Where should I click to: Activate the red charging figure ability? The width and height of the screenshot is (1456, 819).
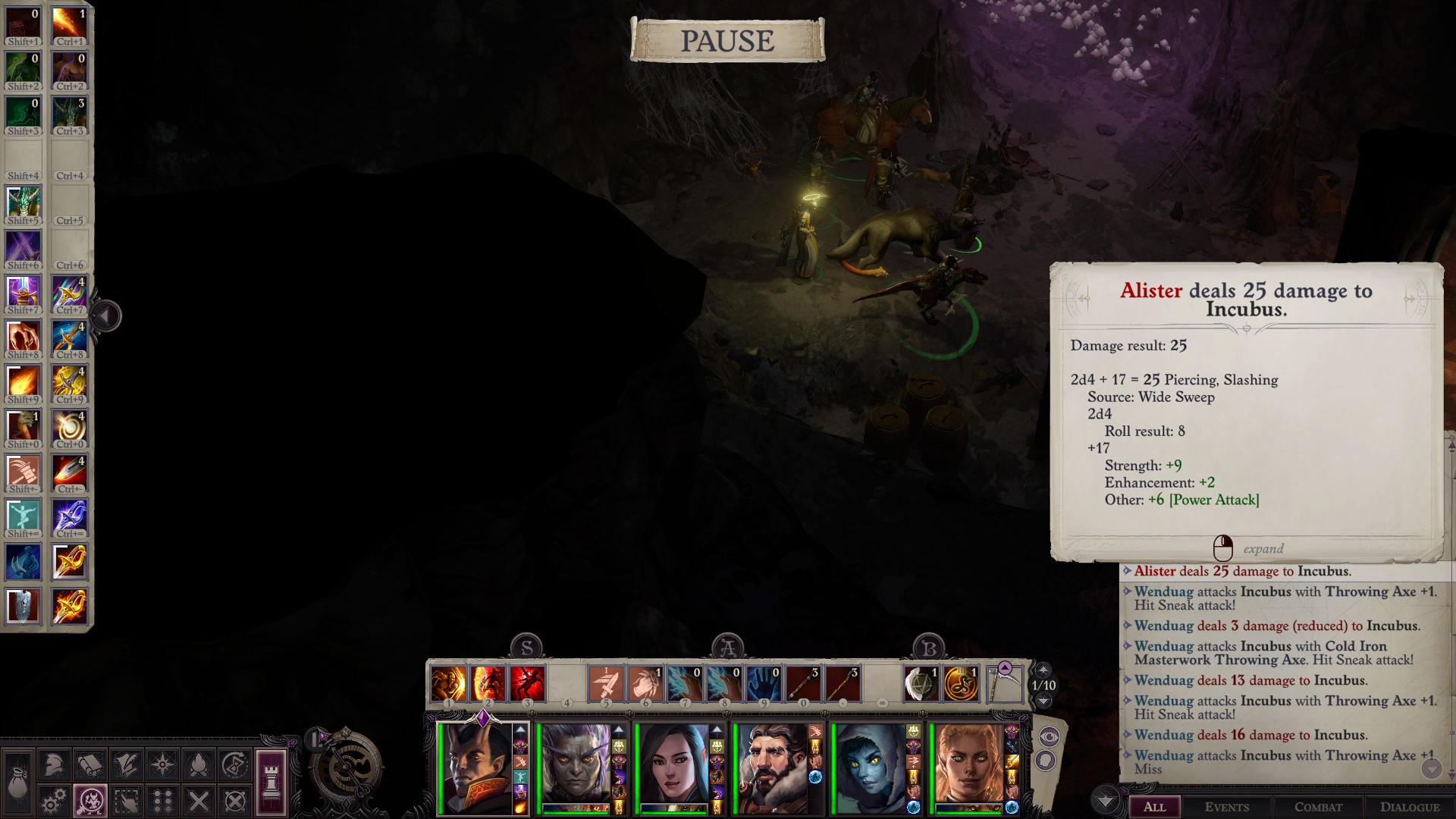pos(527,683)
